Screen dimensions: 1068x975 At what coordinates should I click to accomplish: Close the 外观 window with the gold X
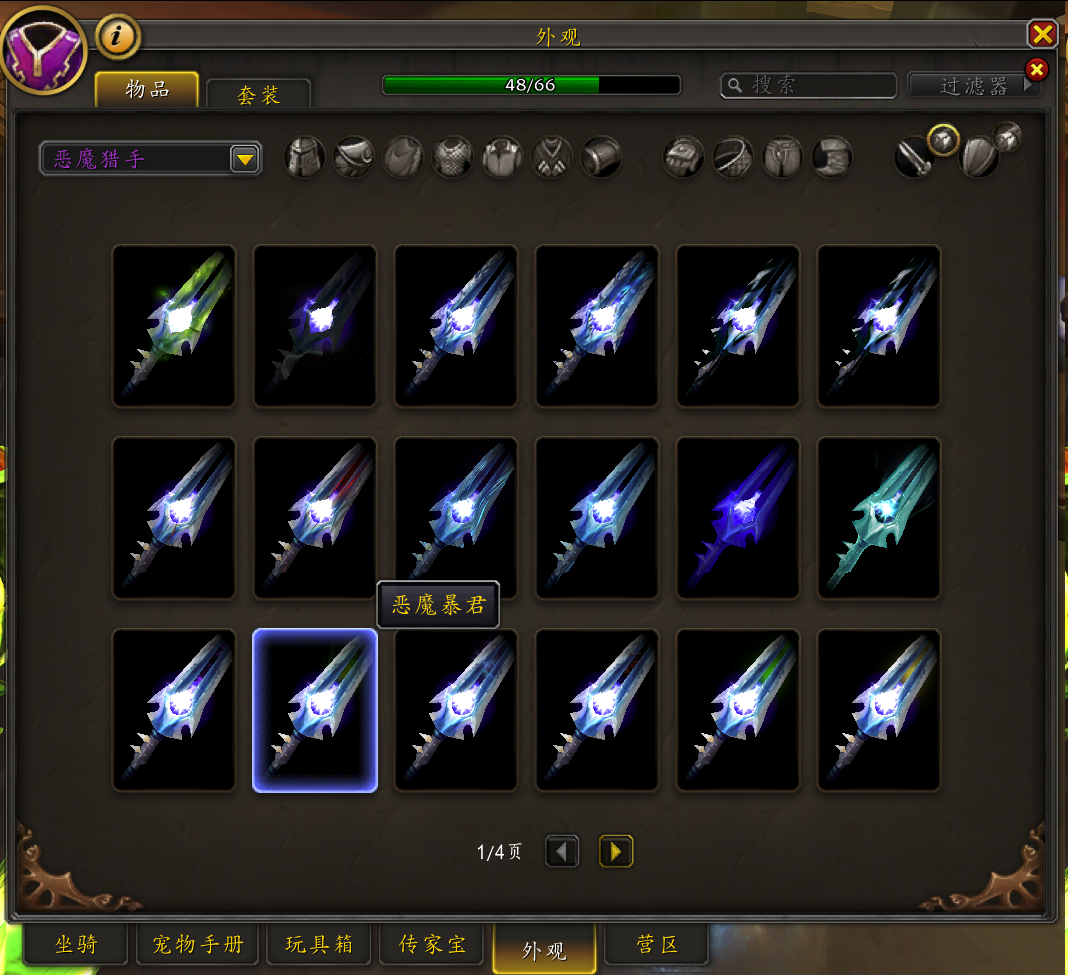click(x=1042, y=35)
